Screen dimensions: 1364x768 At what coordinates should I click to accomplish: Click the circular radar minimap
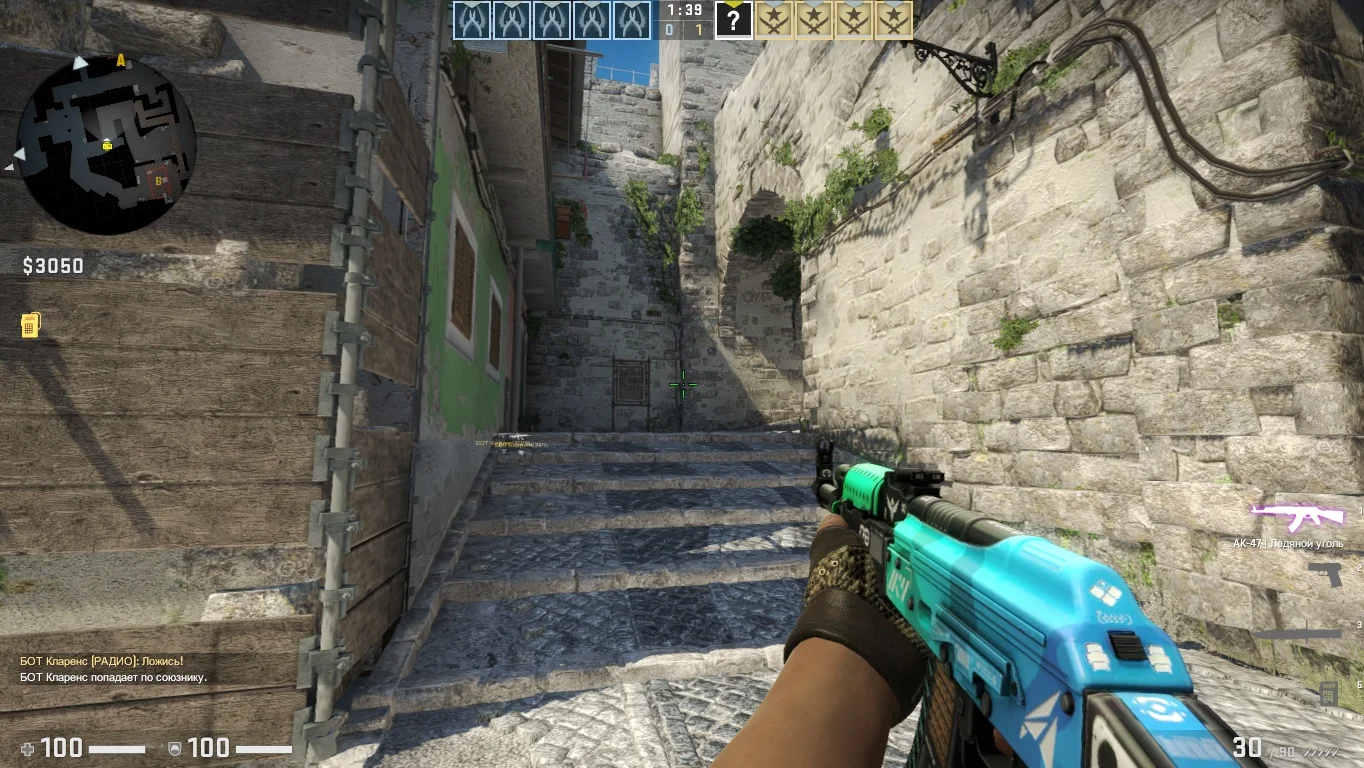pos(107,143)
